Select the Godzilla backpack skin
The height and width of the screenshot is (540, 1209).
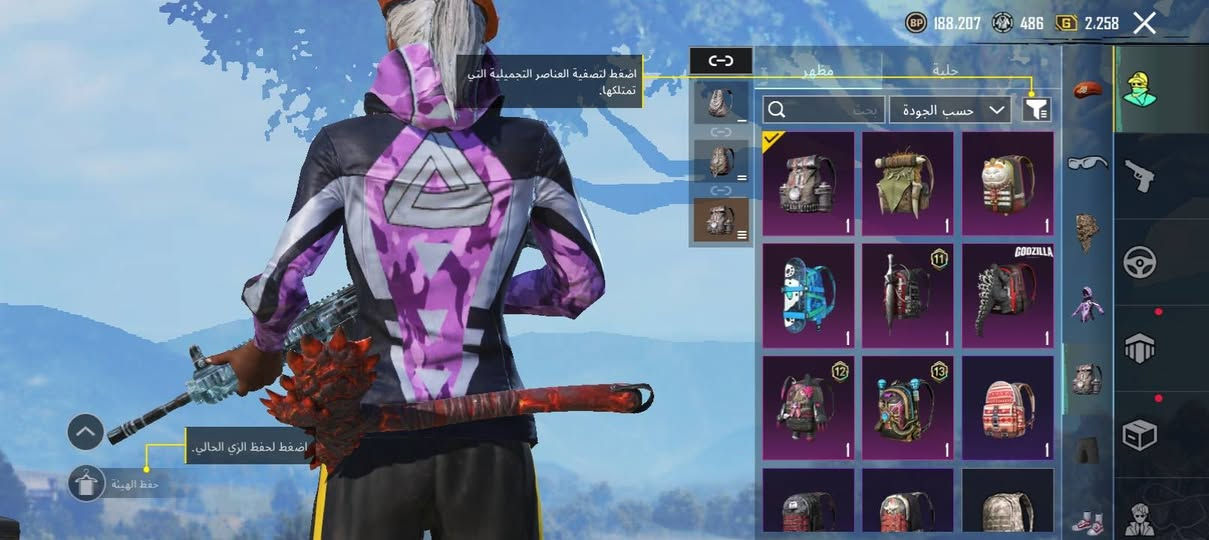tap(1008, 296)
